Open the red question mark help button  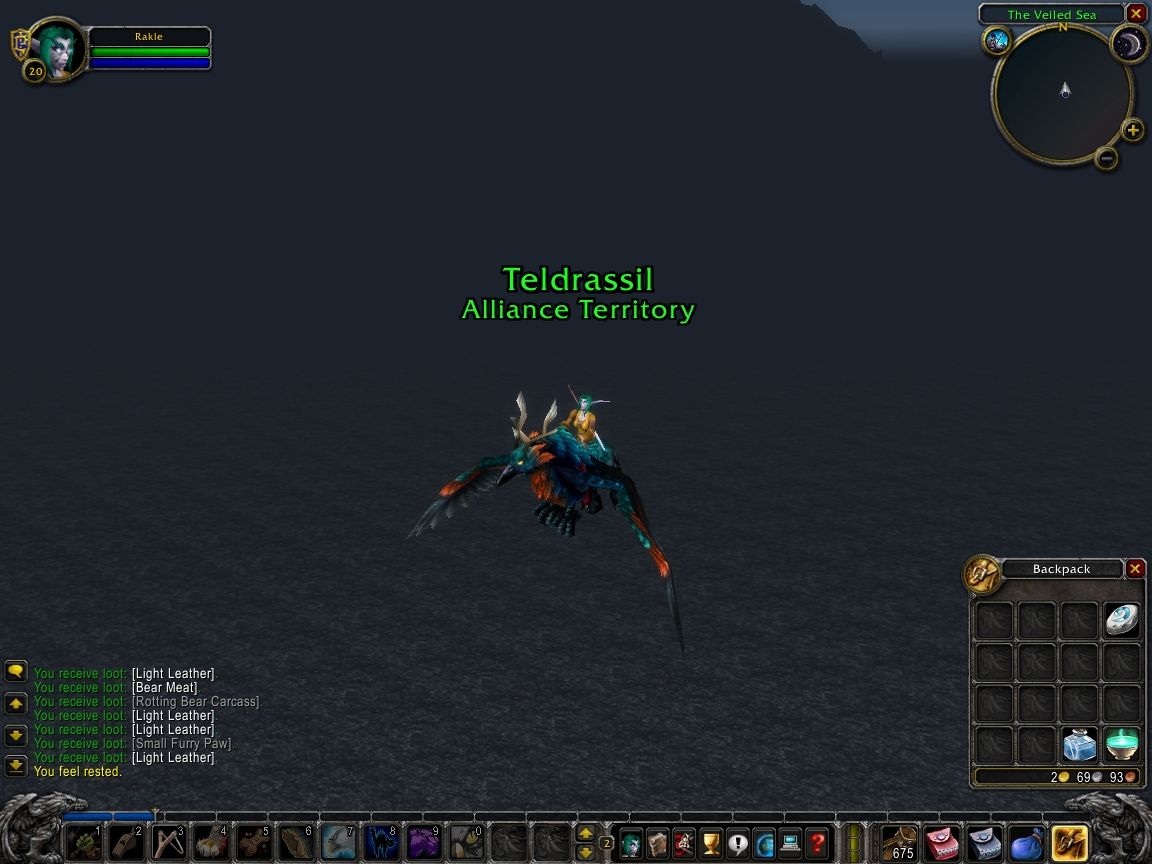coord(817,843)
